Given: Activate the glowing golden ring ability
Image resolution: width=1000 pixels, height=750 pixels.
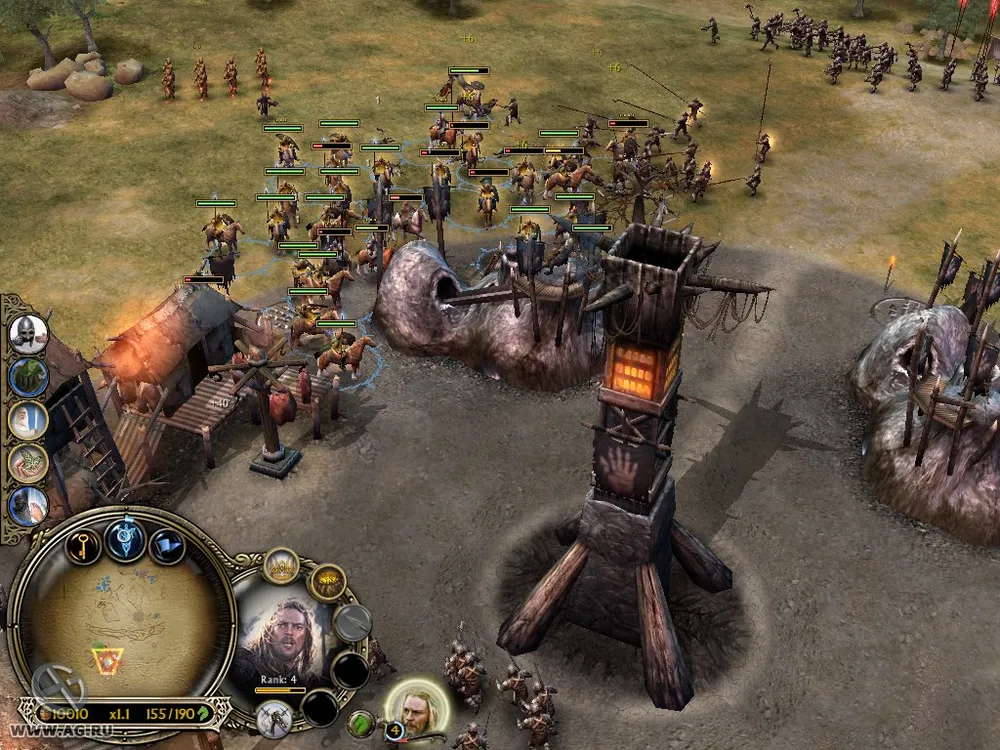Looking at the screenshot, I should click(x=326, y=582).
